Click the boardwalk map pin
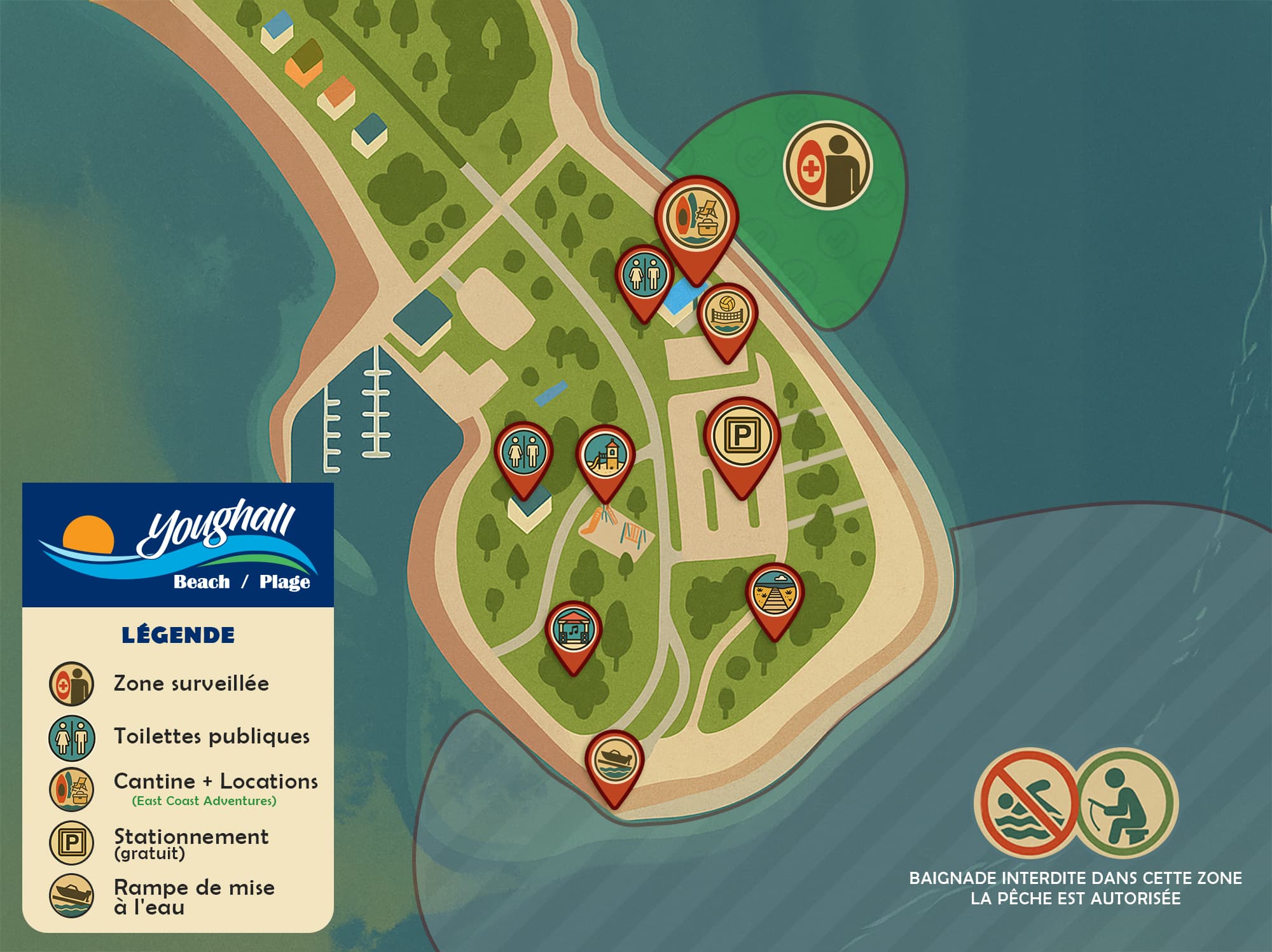 point(774,593)
